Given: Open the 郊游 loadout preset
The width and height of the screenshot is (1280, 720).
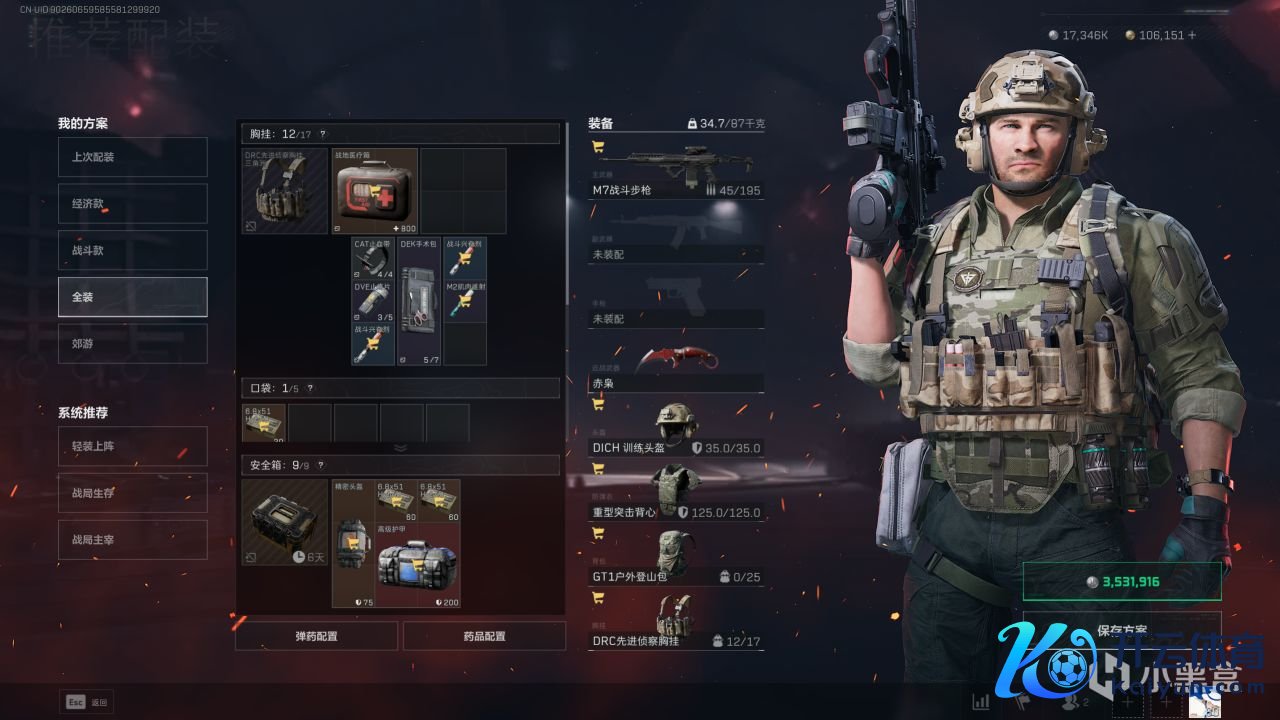Looking at the screenshot, I should (132, 343).
